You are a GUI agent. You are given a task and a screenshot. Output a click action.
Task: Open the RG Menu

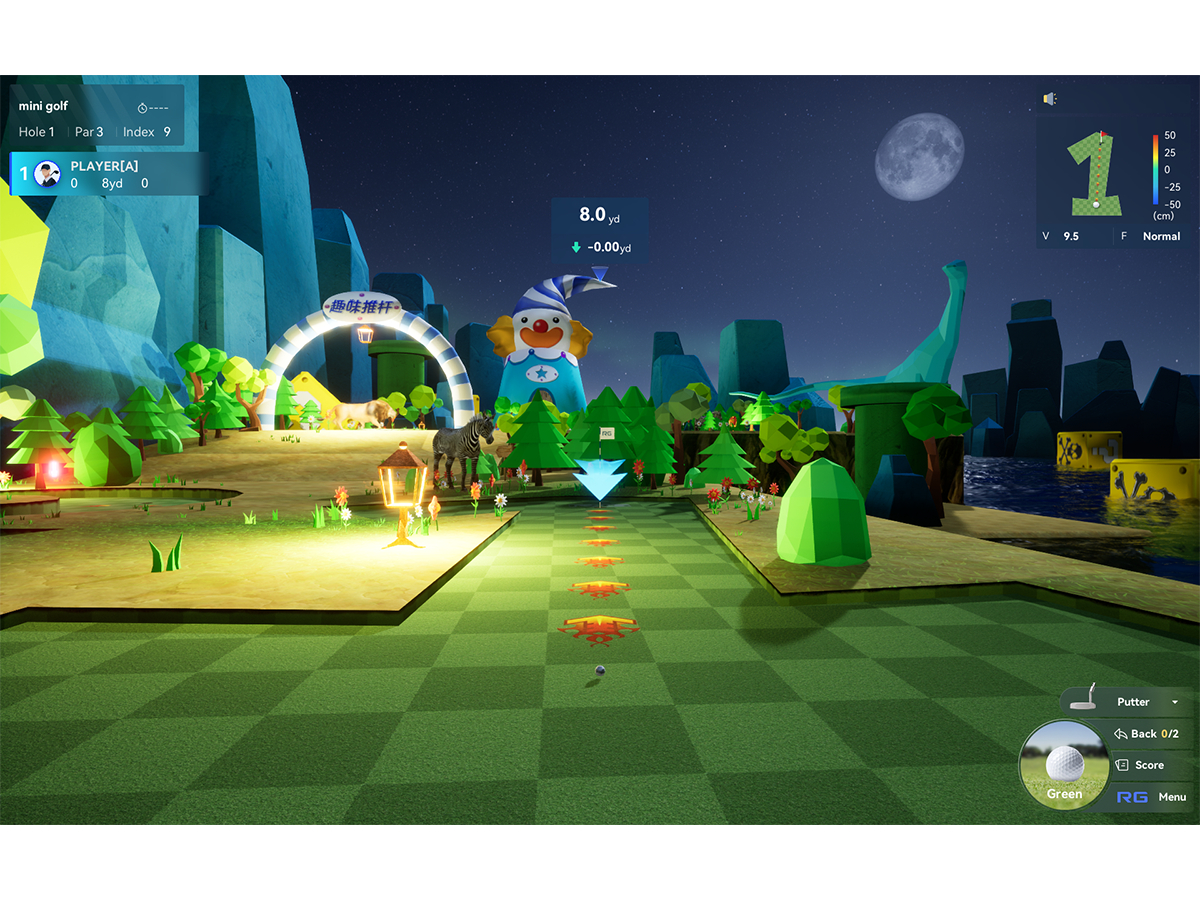pos(1152,797)
